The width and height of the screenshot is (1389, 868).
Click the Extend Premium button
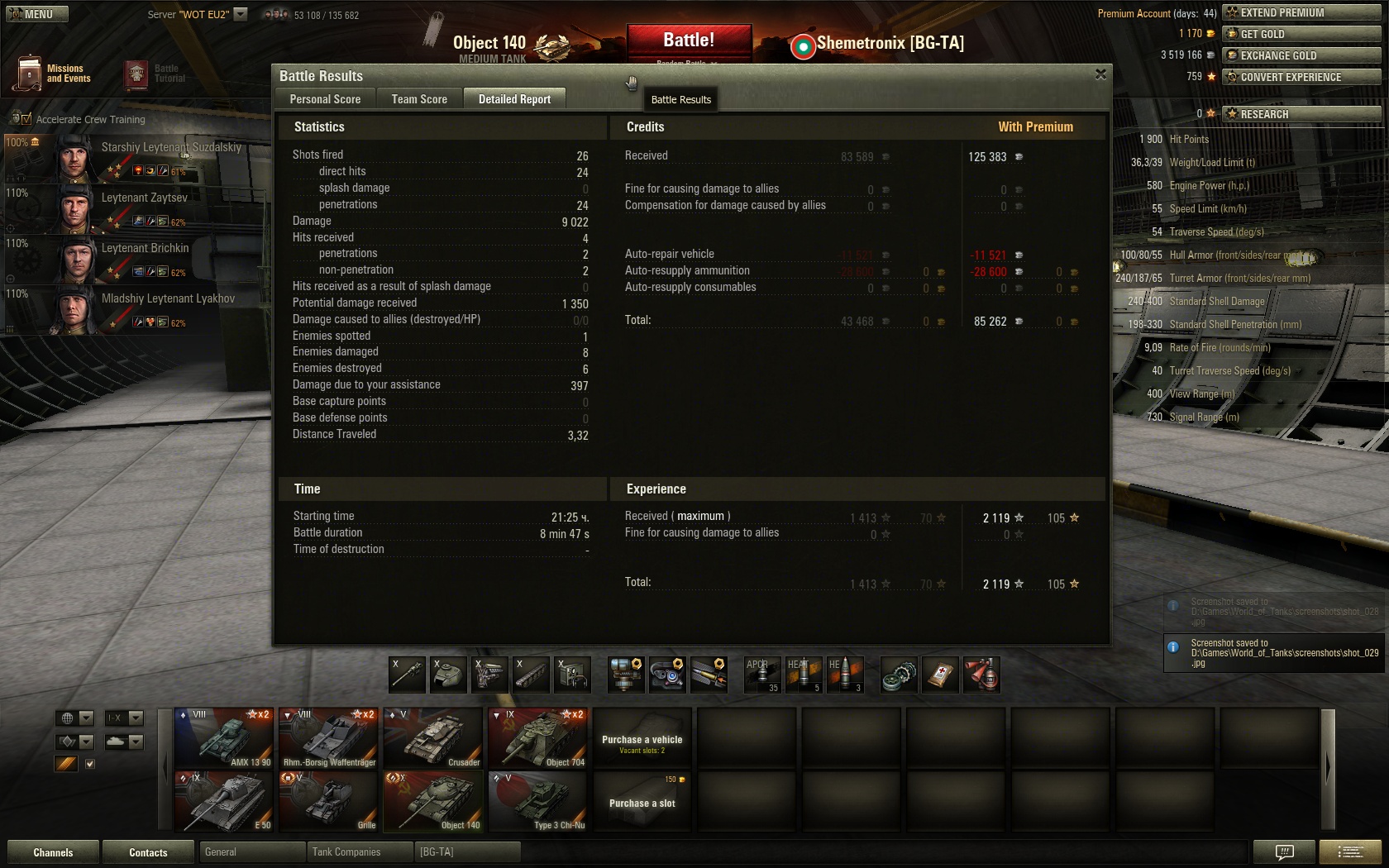(x=1301, y=12)
